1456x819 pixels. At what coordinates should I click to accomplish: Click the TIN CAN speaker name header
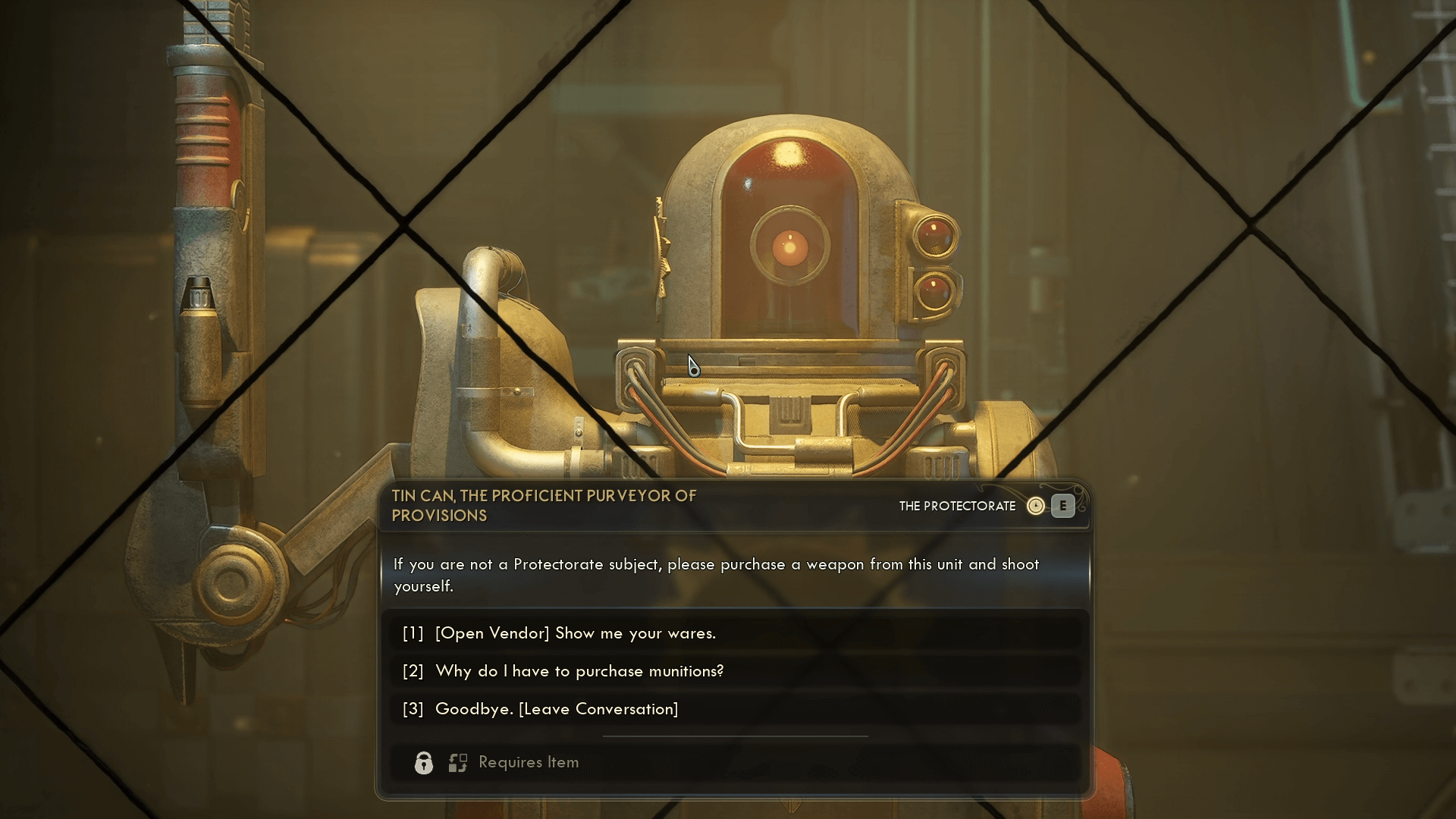pos(544,505)
